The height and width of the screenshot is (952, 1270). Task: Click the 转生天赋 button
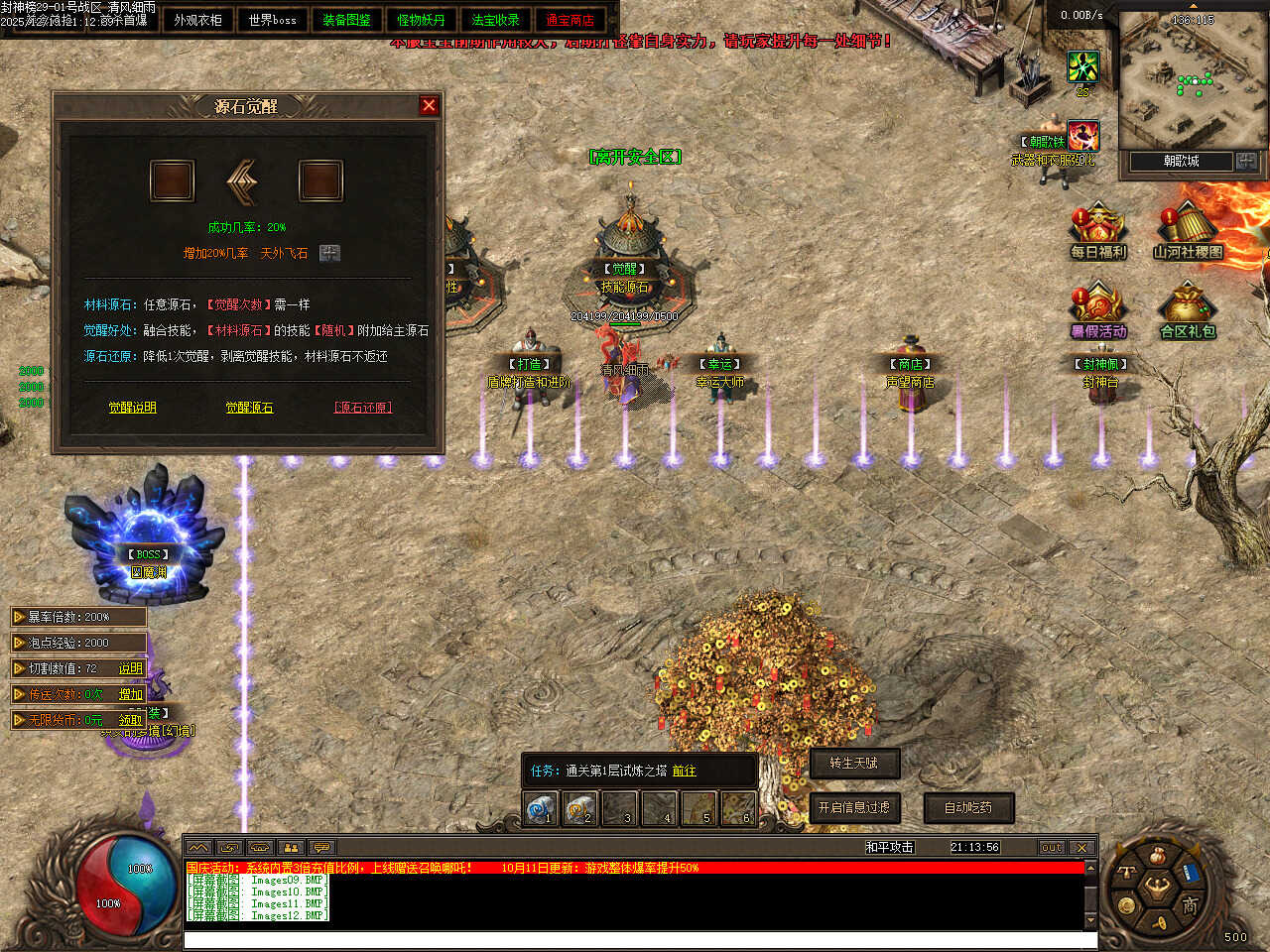pyautogui.click(x=853, y=763)
